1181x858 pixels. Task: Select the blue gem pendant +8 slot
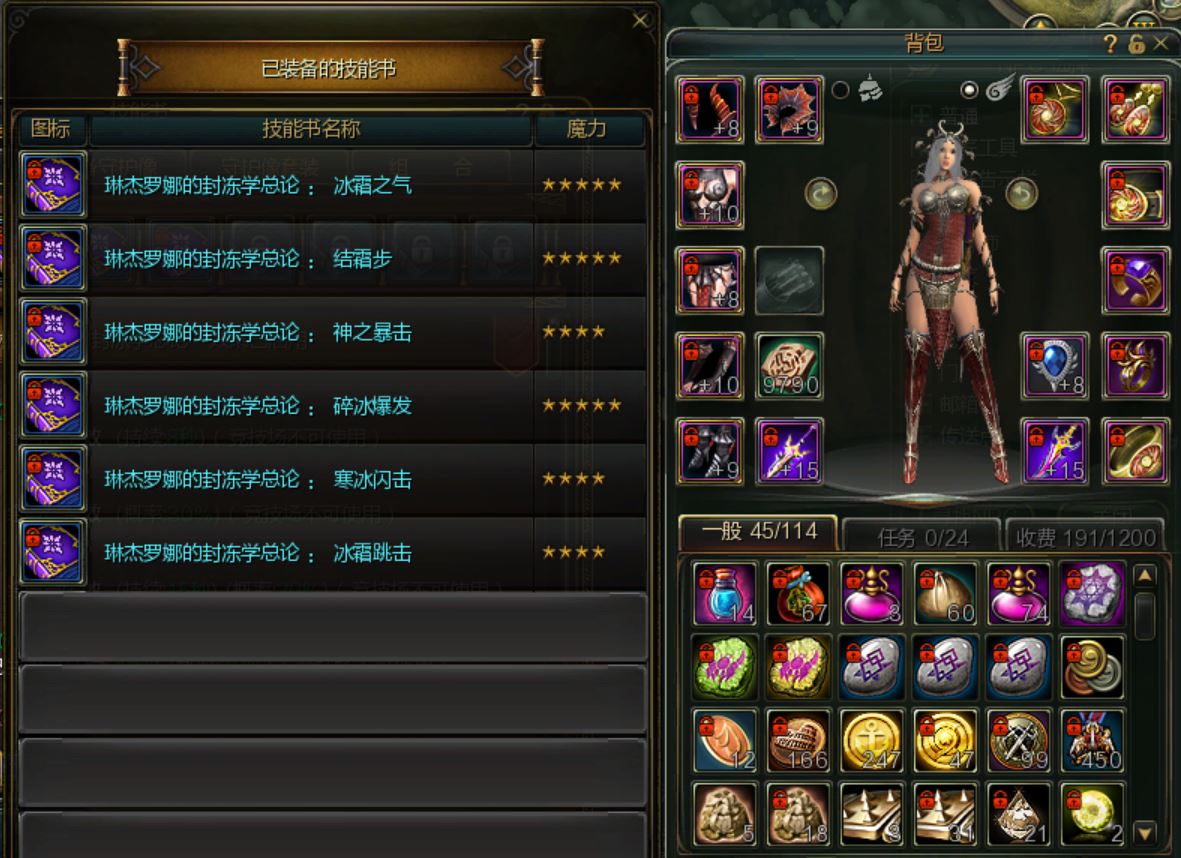[x=1055, y=365]
